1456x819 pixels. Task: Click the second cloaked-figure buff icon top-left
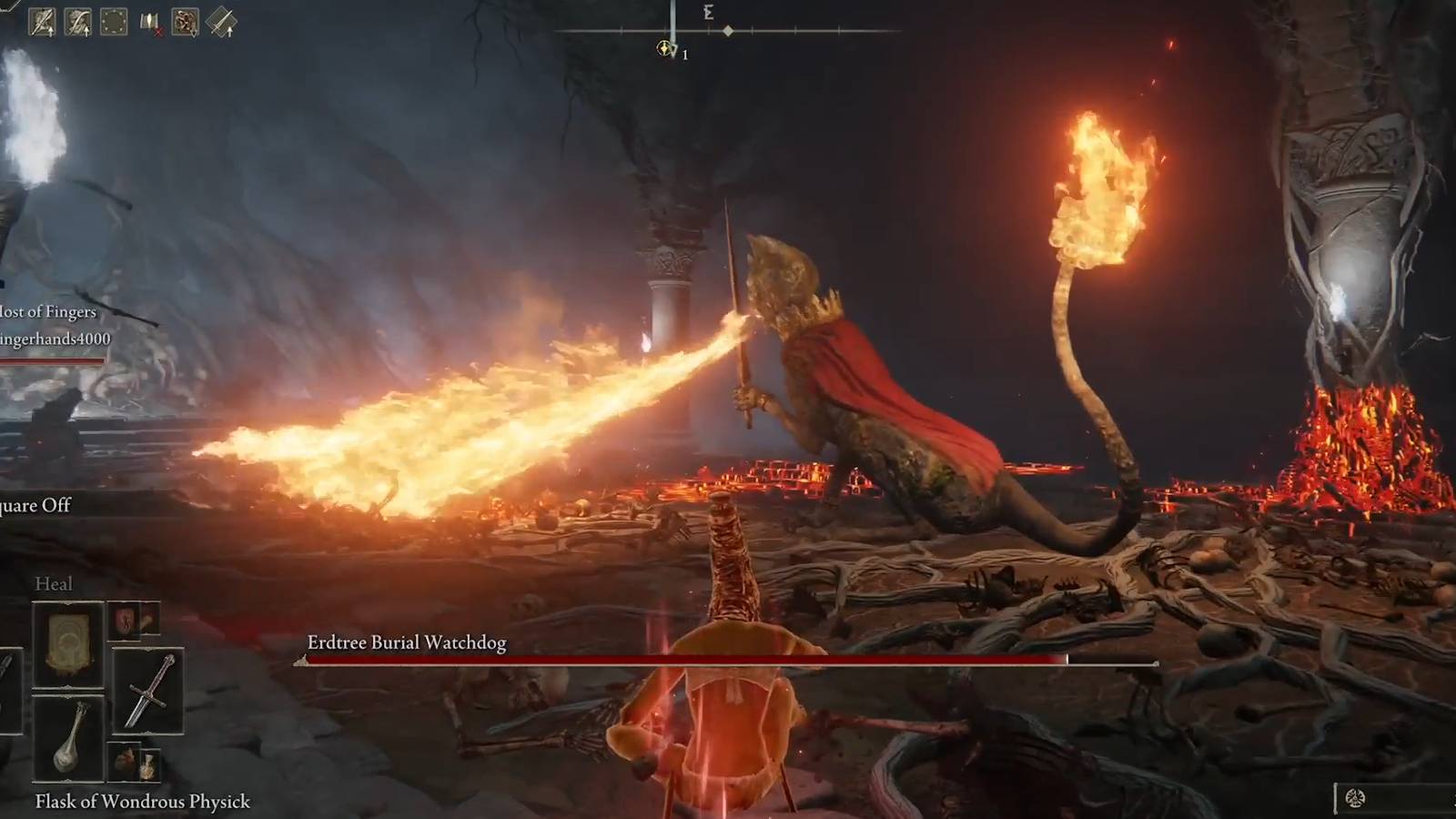(78, 22)
